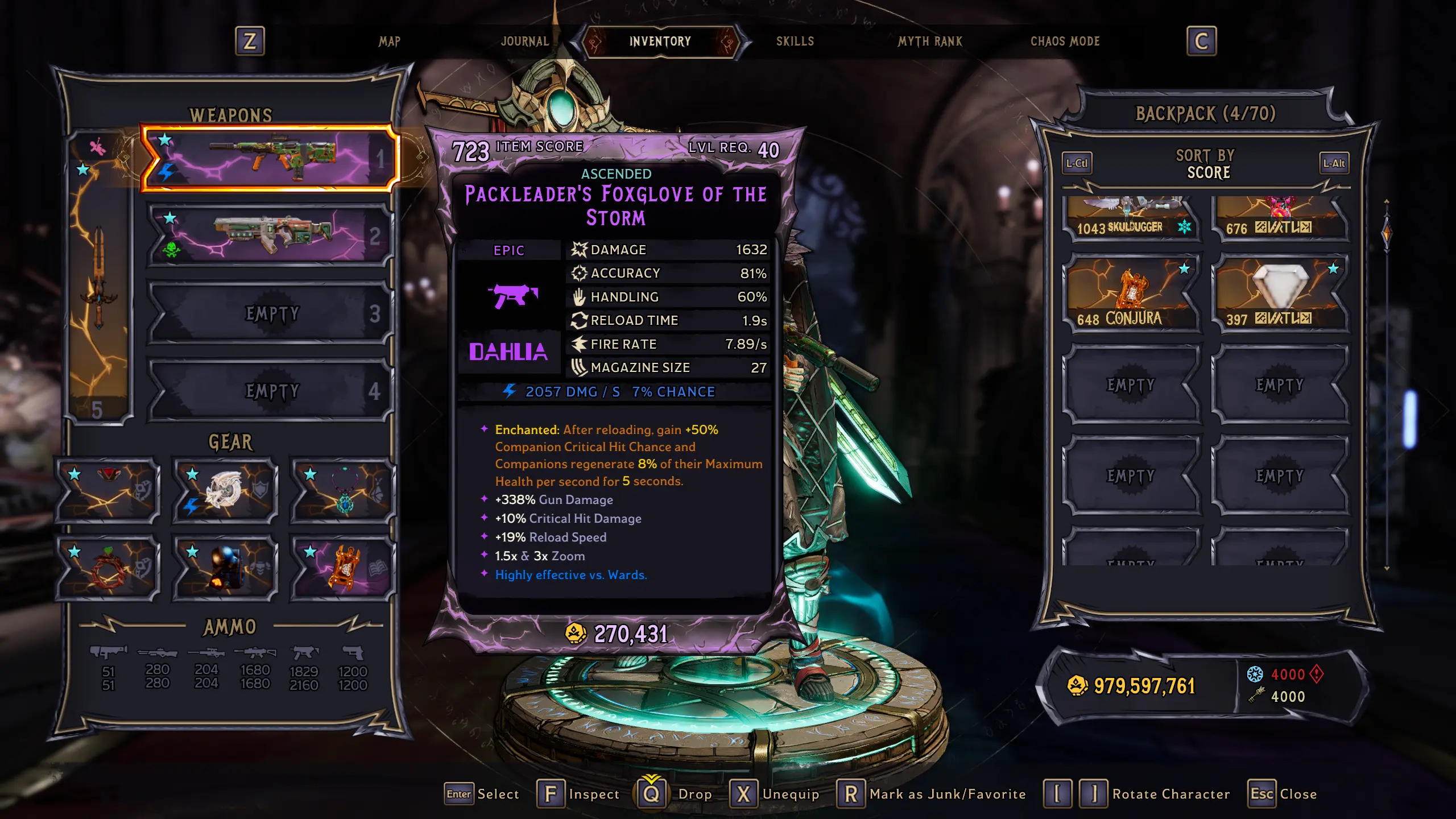Select the Inventory tab
This screenshot has height=819, width=1456.
(x=660, y=42)
